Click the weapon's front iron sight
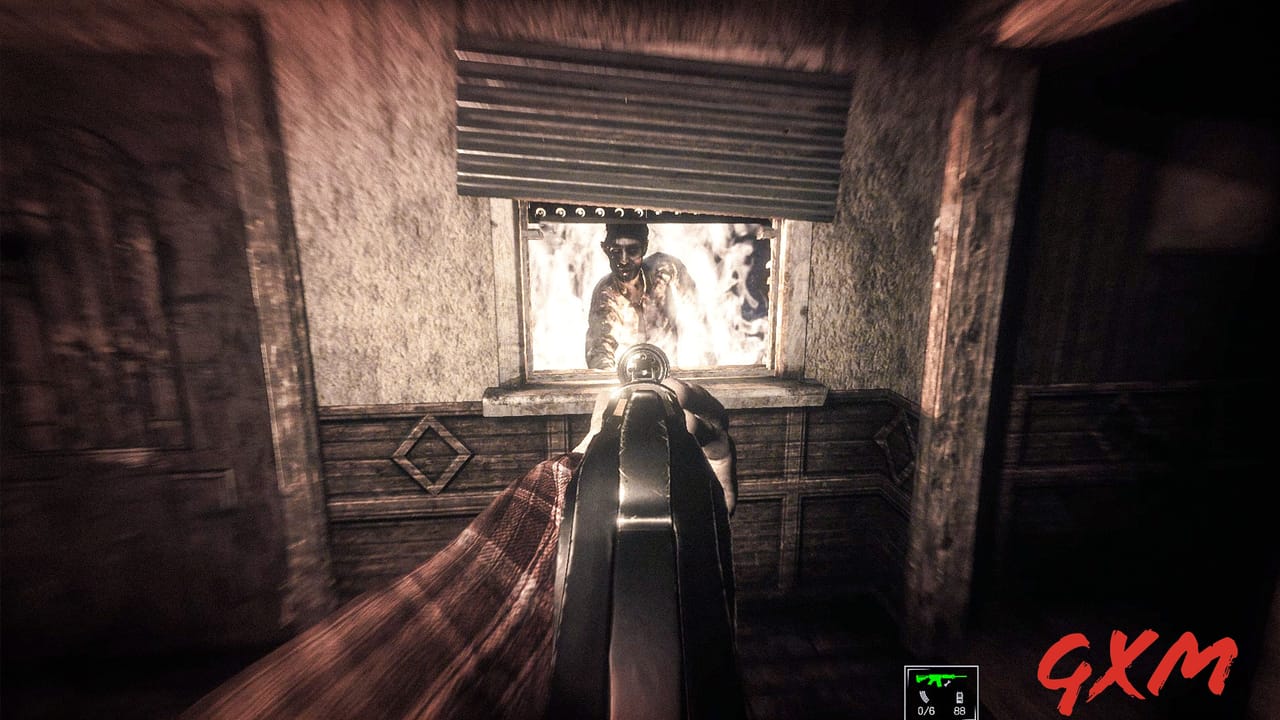The height and width of the screenshot is (720, 1280). point(643,366)
